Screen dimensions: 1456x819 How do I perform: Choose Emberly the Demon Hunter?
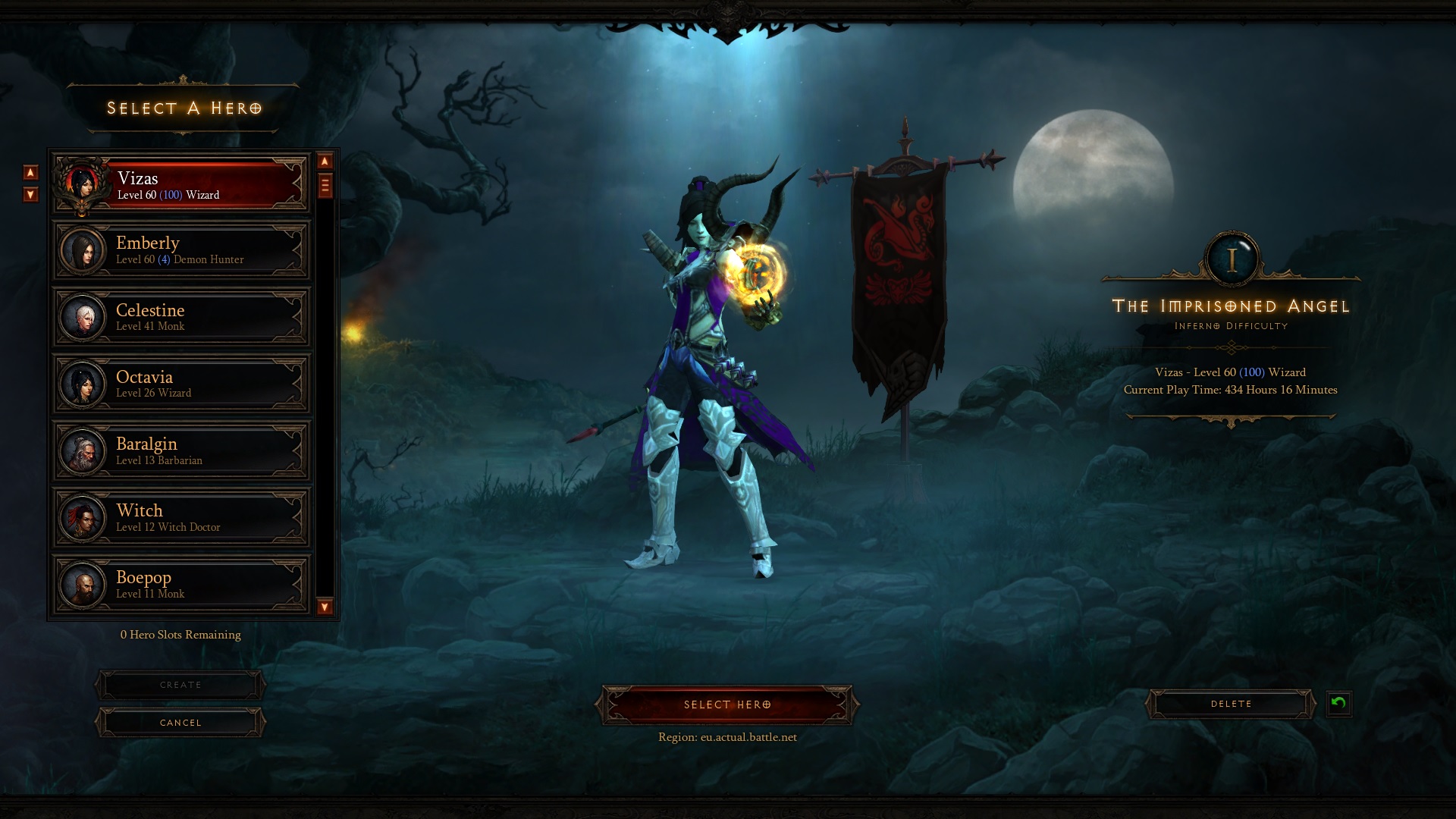pyautogui.click(x=182, y=250)
